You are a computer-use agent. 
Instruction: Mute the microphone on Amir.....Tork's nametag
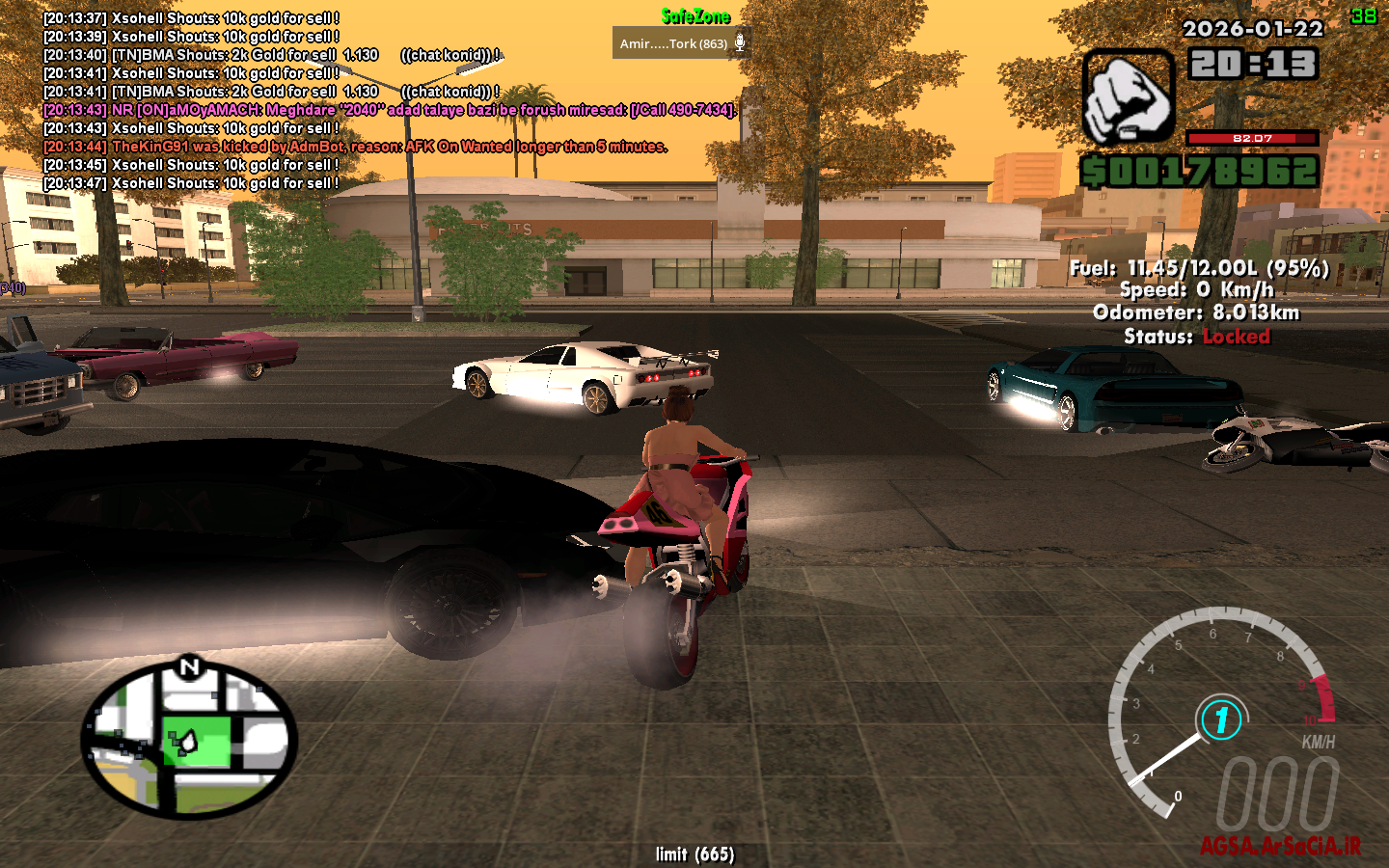(740, 42)
